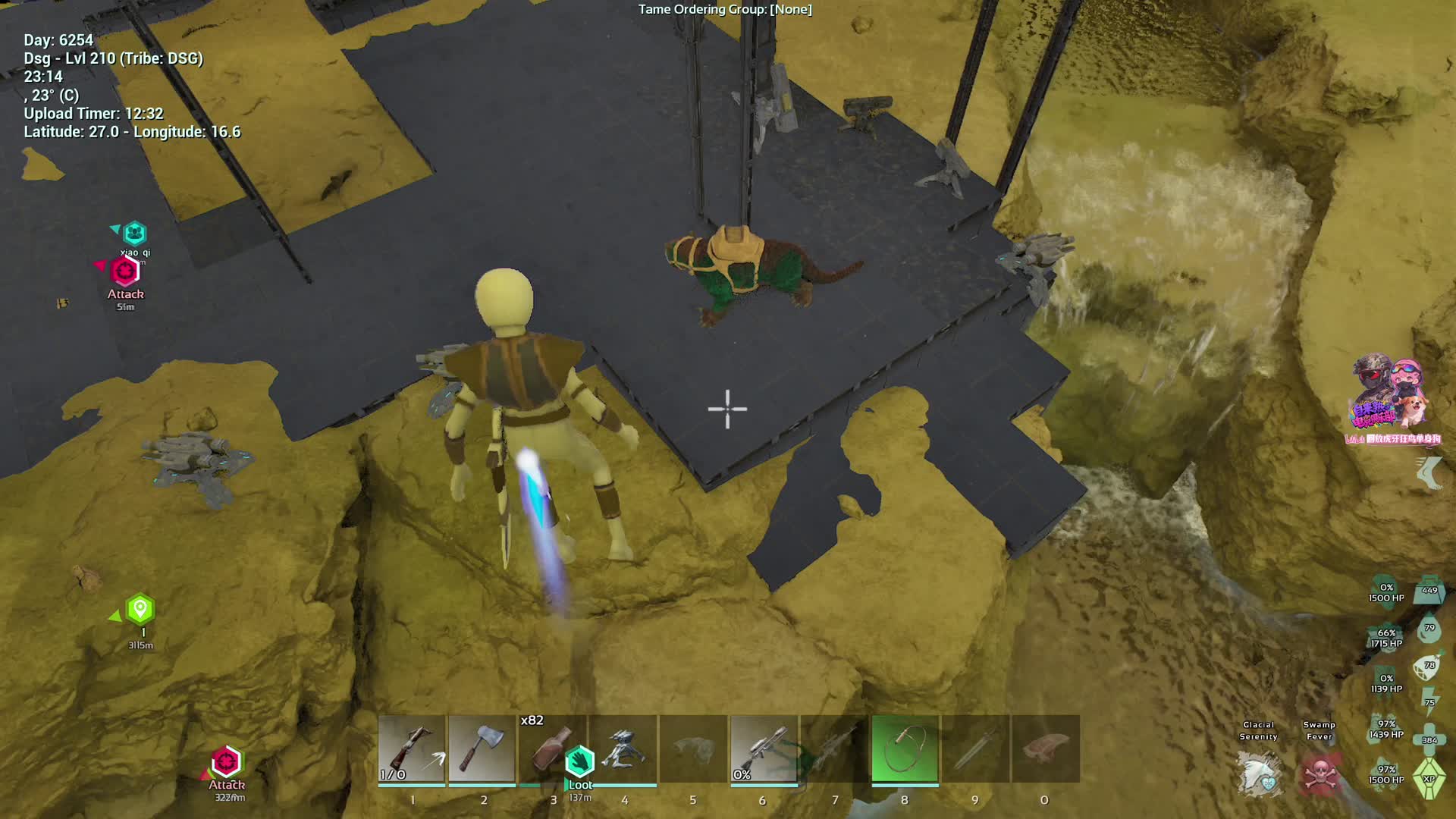Viewport: 1456px width, 819px height.
Task: Open the XP crystal icon
Action: [x=1429, y=780]
